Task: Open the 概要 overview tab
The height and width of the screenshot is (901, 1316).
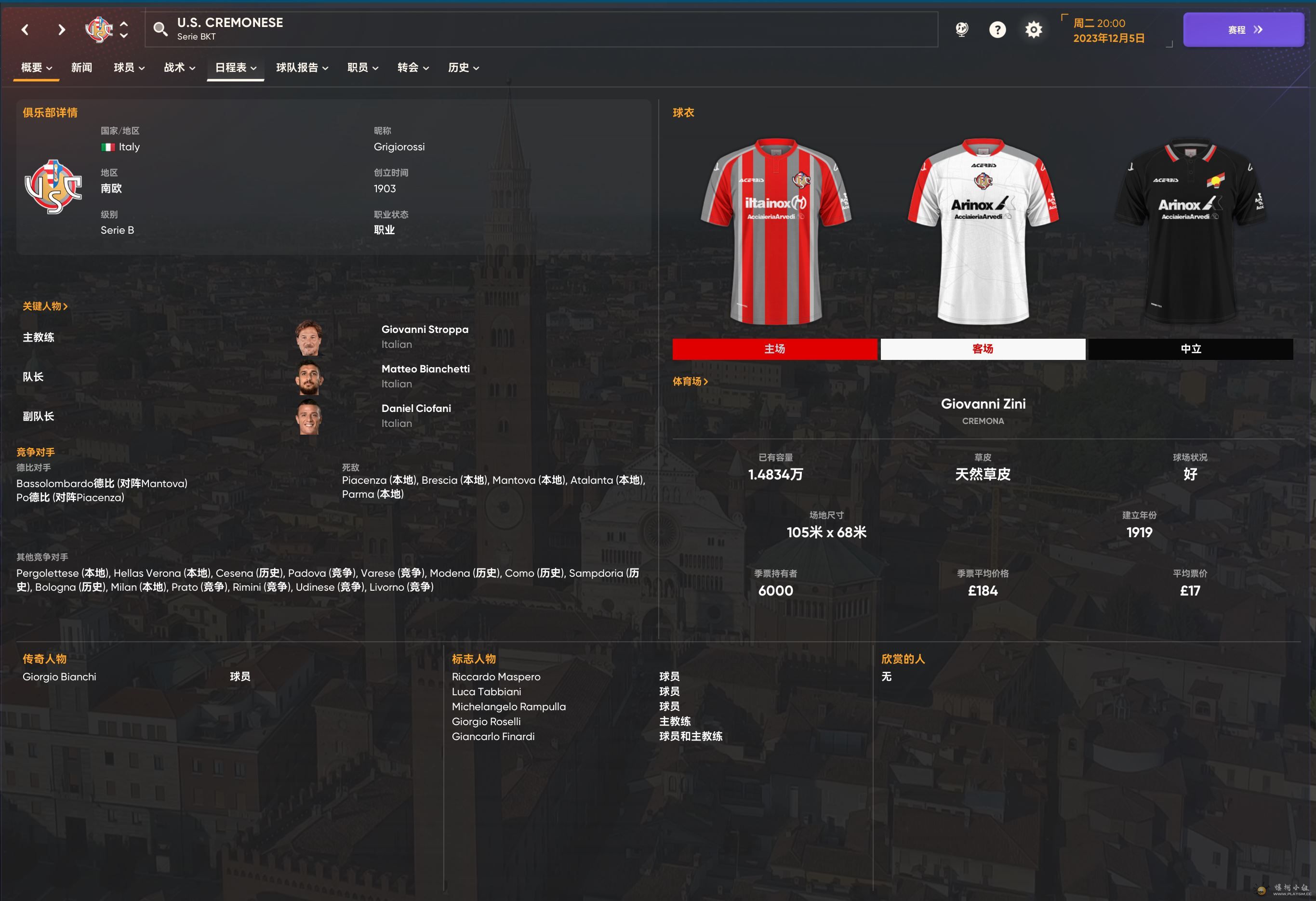Action: 36,68
